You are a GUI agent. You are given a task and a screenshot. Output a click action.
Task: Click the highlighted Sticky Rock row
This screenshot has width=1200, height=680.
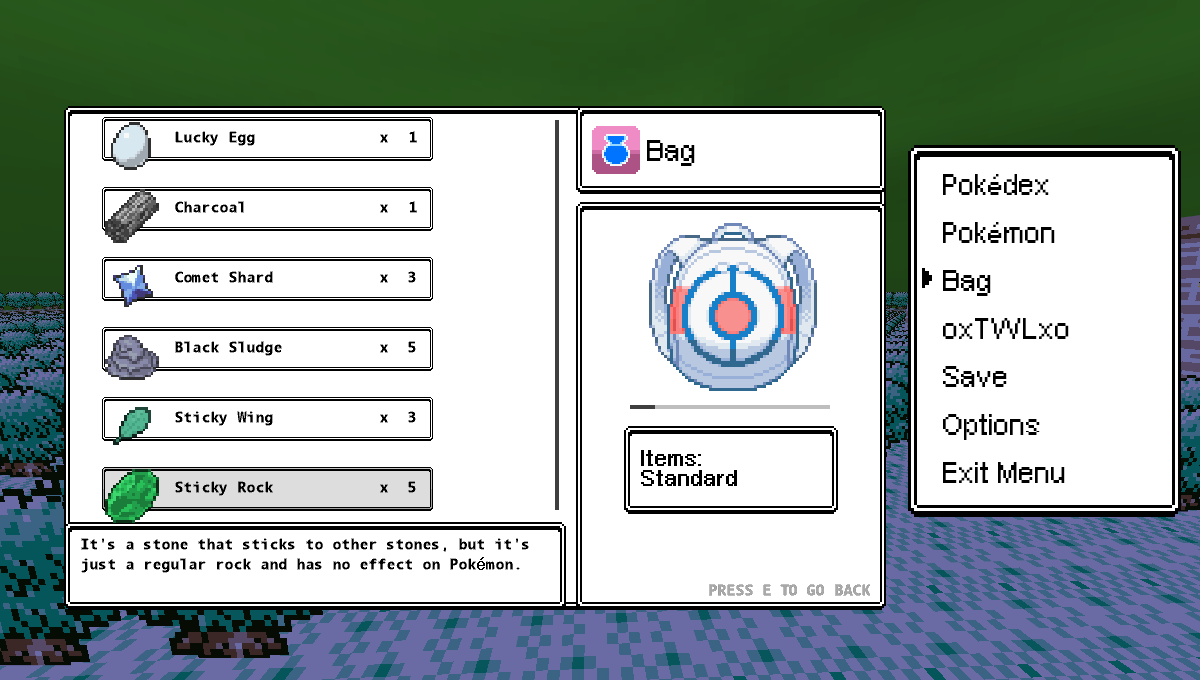267,489
